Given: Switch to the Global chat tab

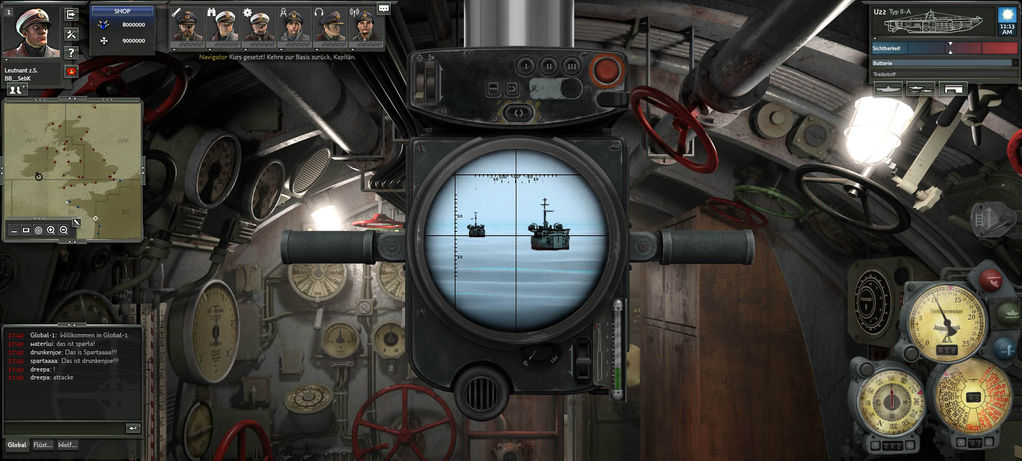Looking at the screenshot, I should pos(17,445).
